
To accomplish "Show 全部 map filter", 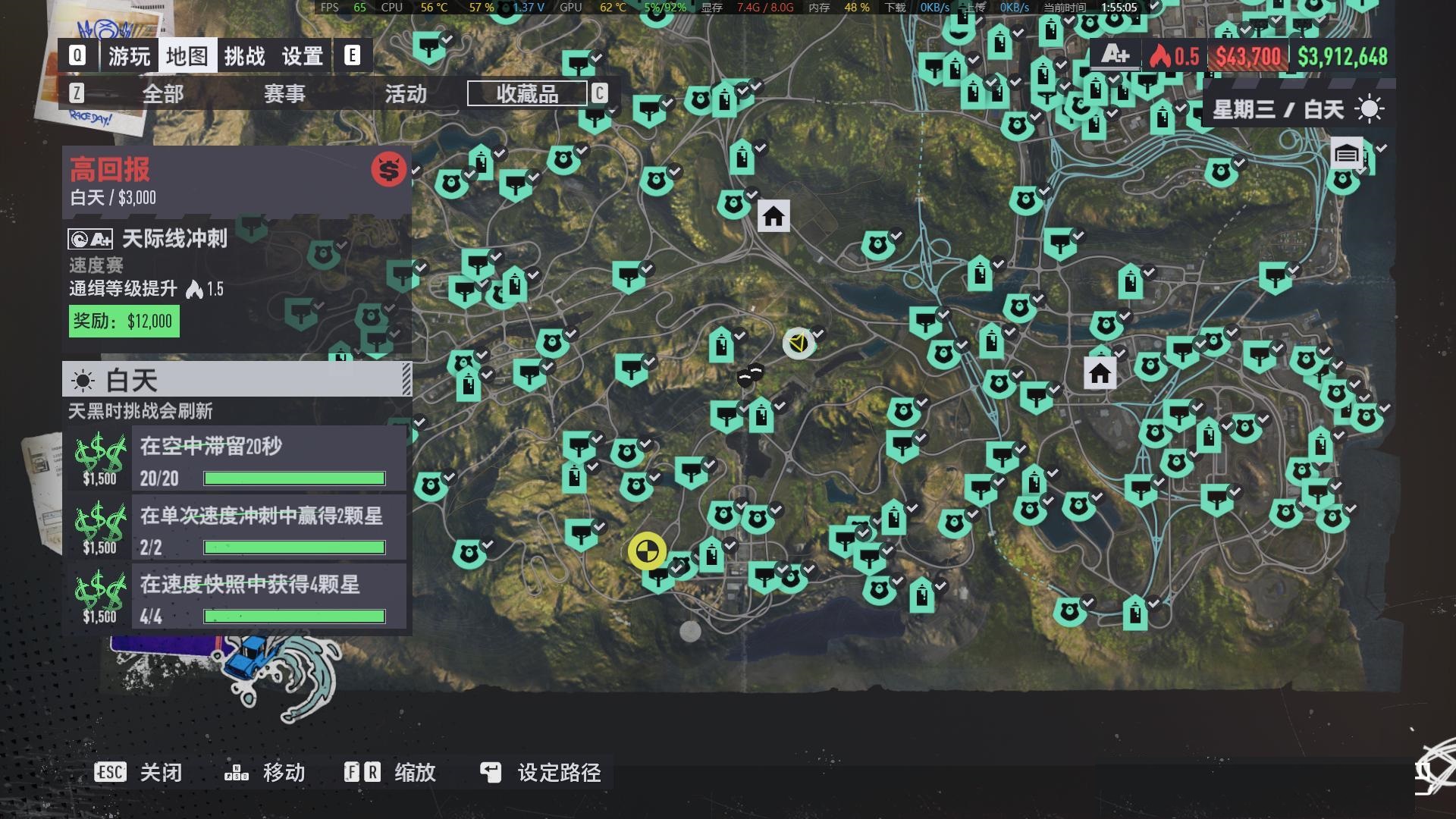I will 163,94.
